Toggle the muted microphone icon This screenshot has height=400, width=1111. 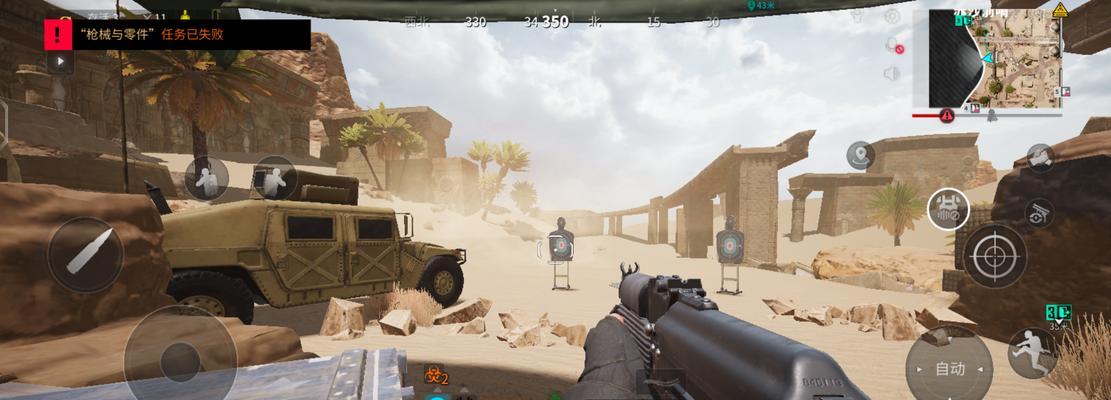893,46
